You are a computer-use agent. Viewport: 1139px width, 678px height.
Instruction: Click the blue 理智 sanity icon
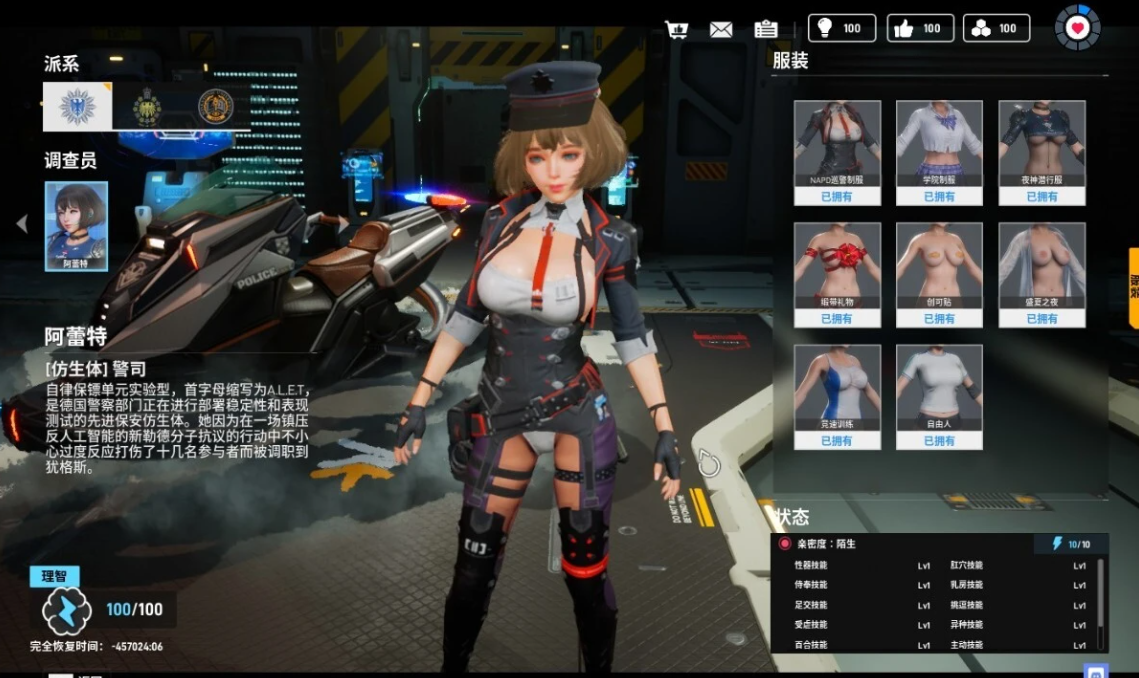point(67,610)
